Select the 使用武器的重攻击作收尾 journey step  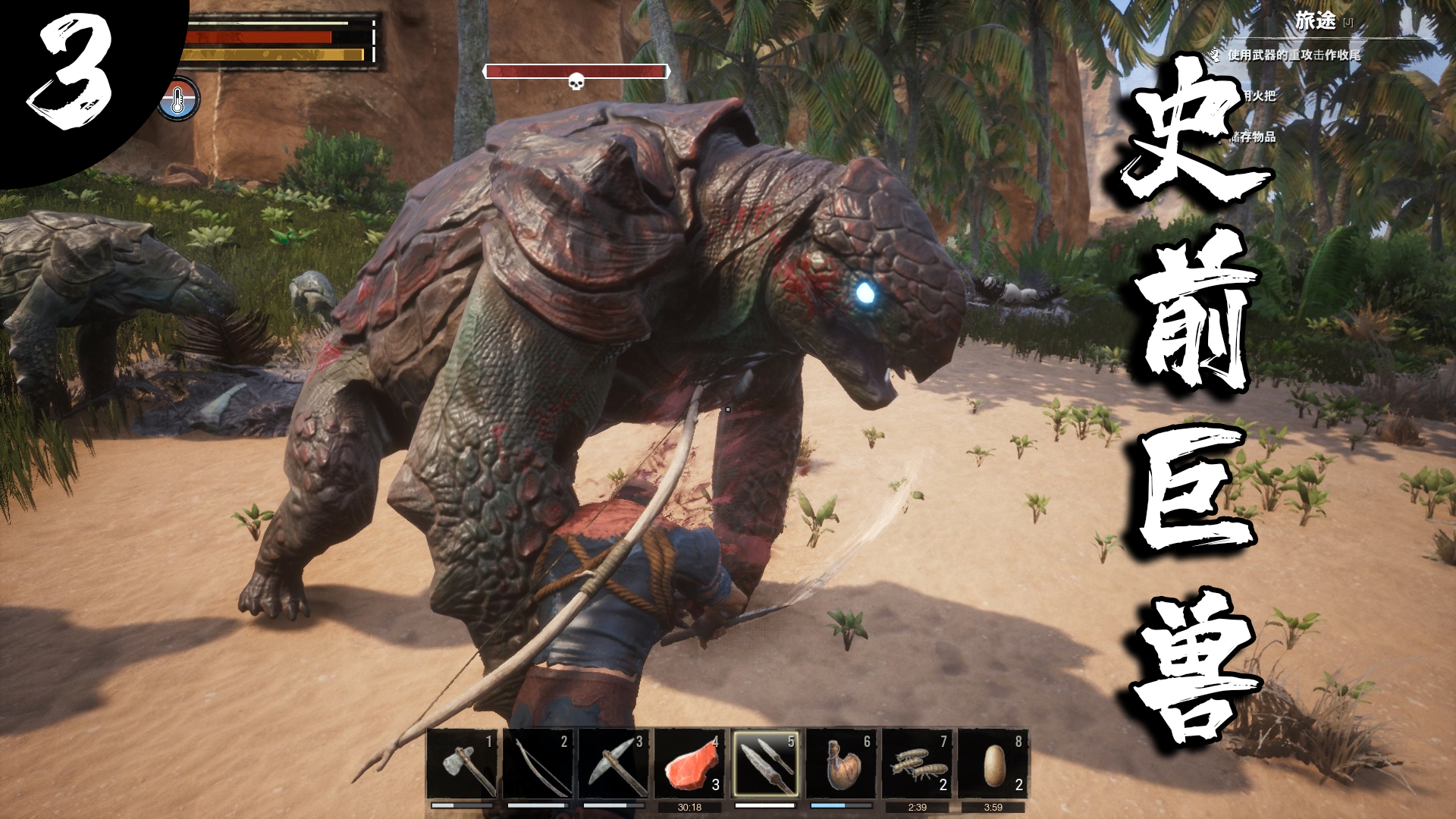tap(1294, 55)
